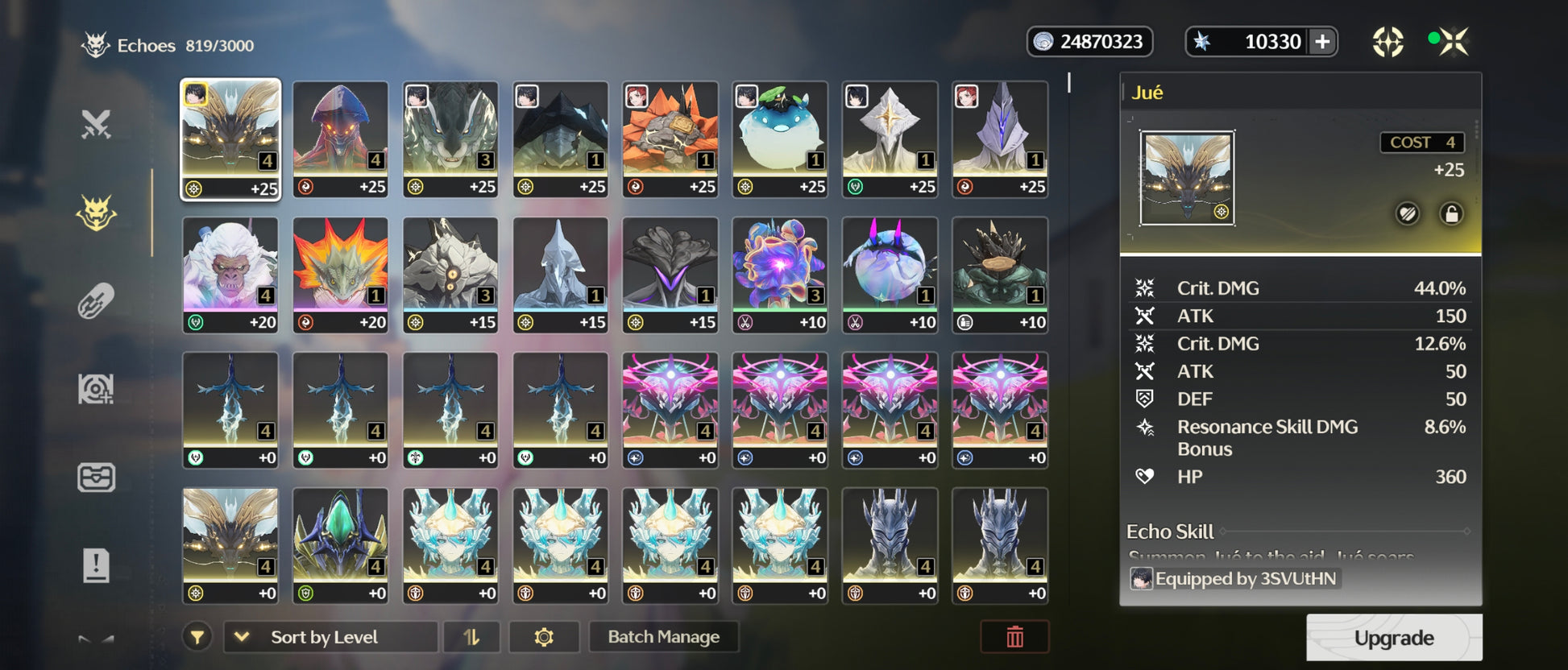Toggle the sort order arrows button

471,637
